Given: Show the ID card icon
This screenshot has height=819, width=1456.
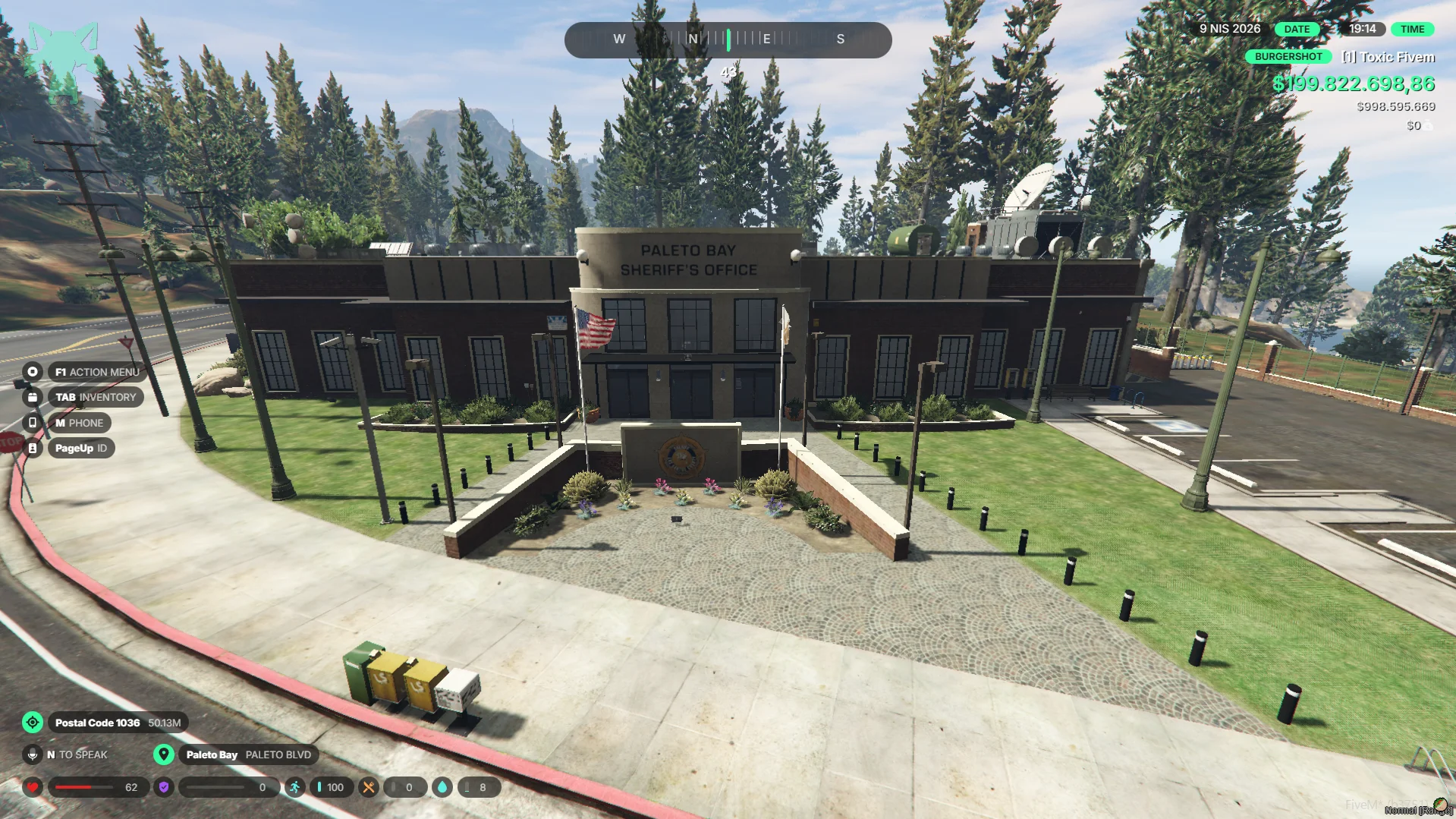Looking at the screenshot, I should pyautogui.click(x=33, y=449).
